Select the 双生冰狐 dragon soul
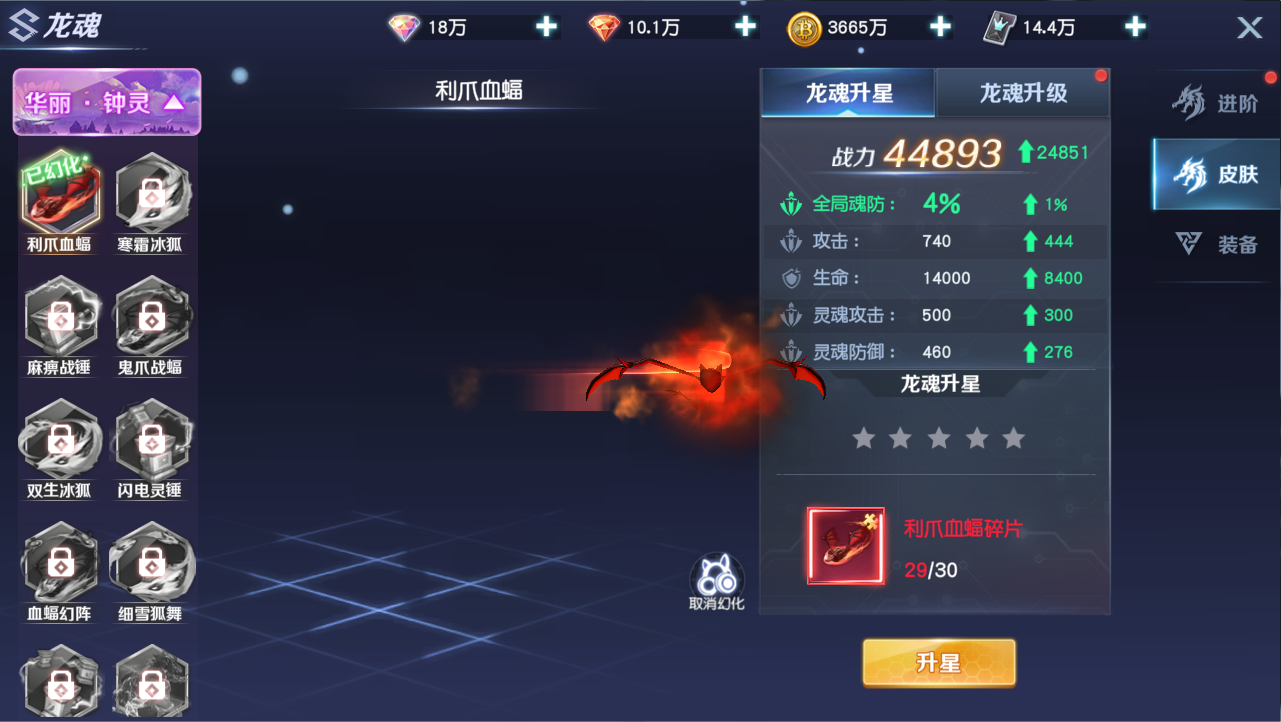The width and height of the screenshot is (1281, 722). pyautogui.click(x=61, y=442)
